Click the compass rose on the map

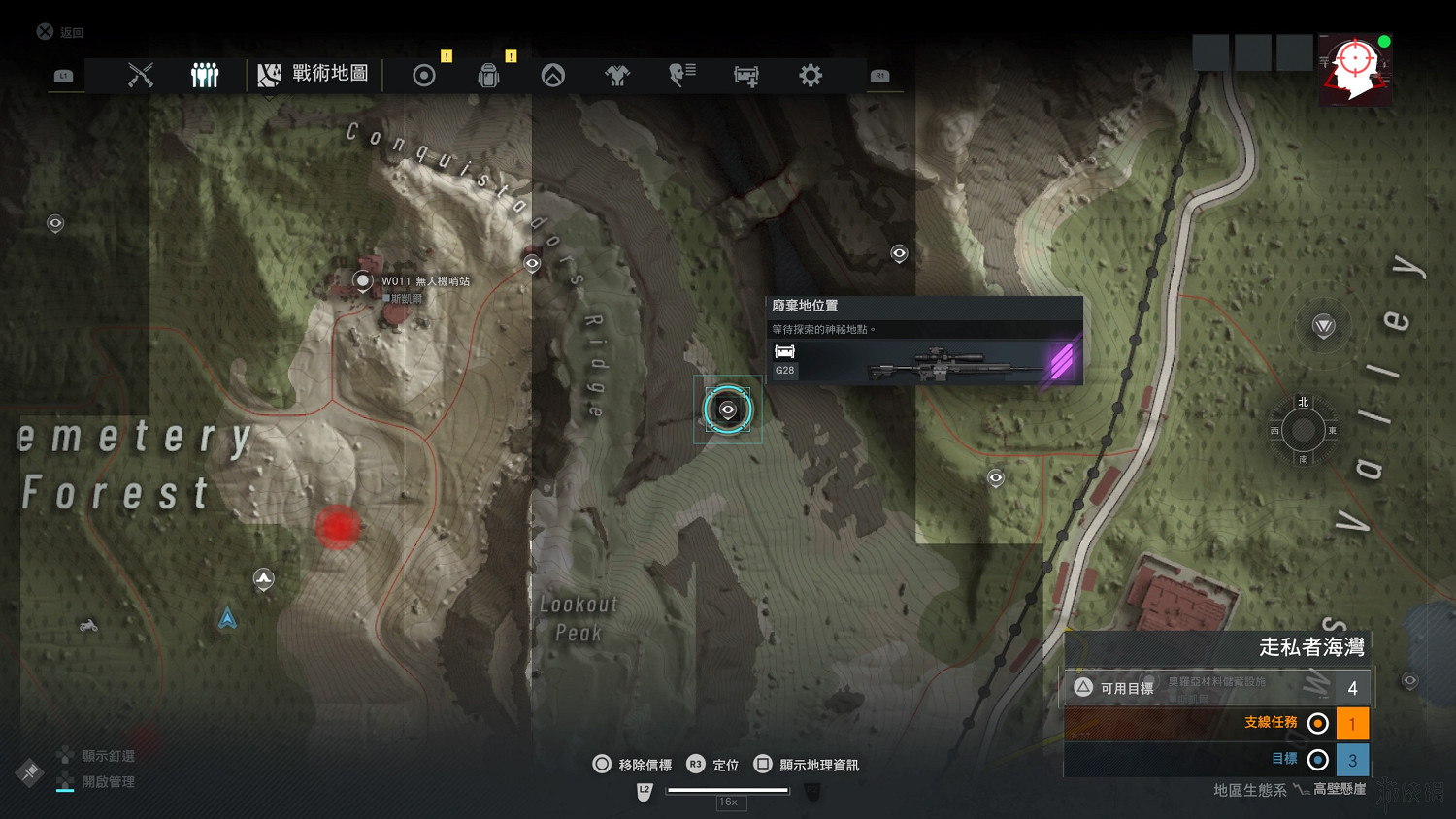pos(1303,430)
